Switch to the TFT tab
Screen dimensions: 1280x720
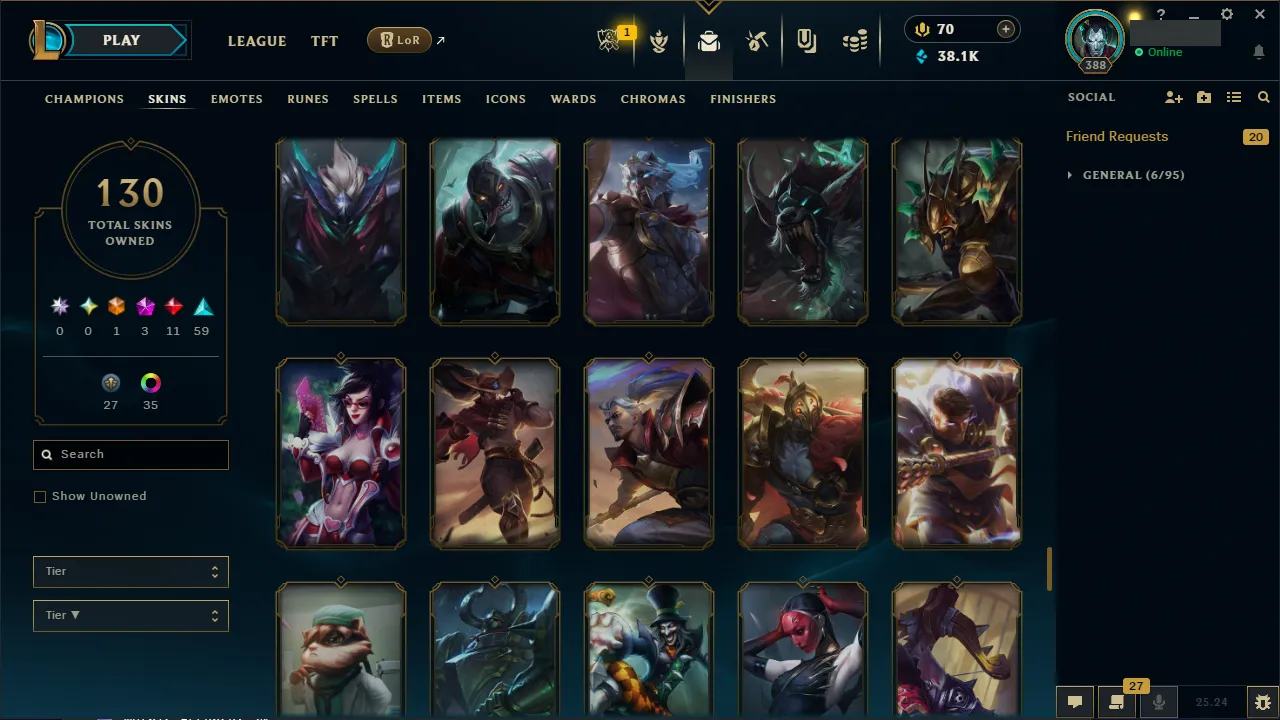point(324,41)
